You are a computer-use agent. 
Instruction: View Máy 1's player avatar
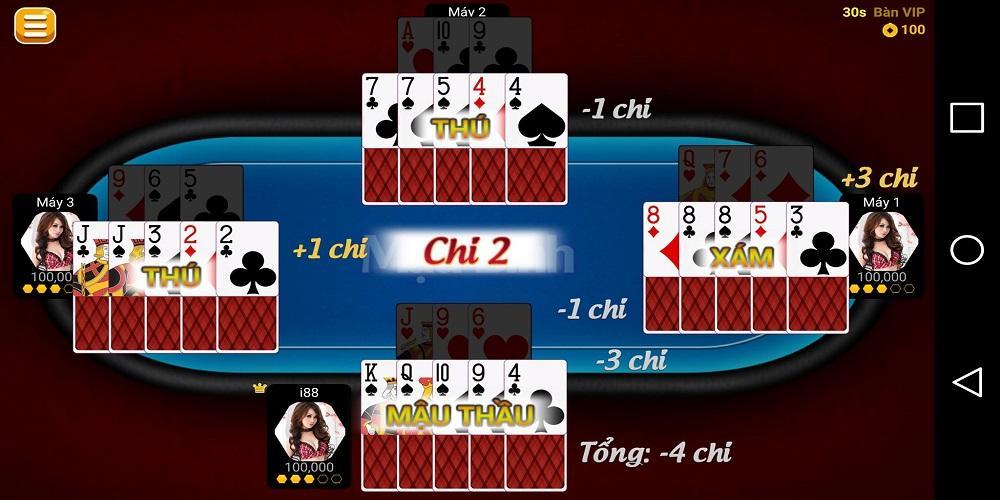coord(884,242)
